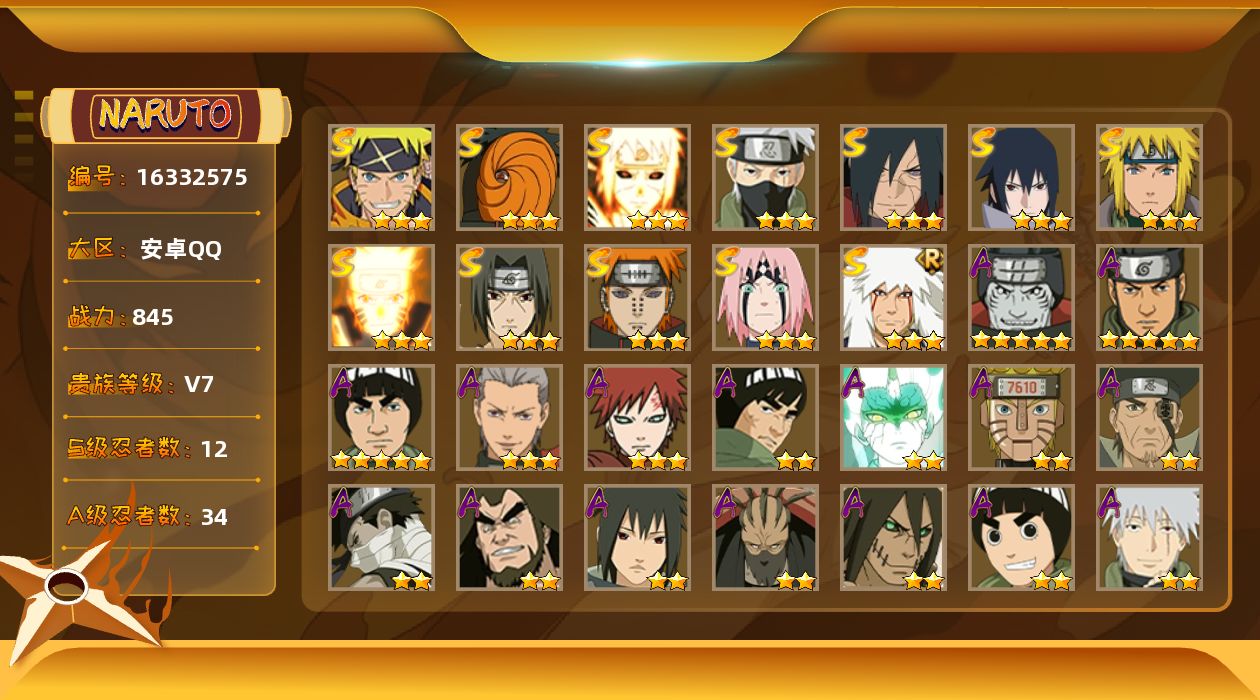Select the bearded Asuma A-rank portrait

pos(1149,297)
